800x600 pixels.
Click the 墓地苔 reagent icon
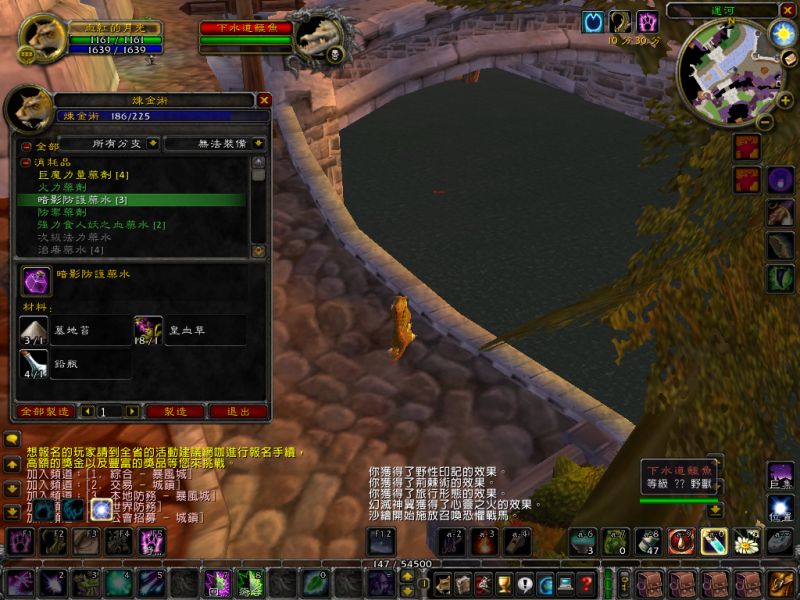[x=33, y=330]
